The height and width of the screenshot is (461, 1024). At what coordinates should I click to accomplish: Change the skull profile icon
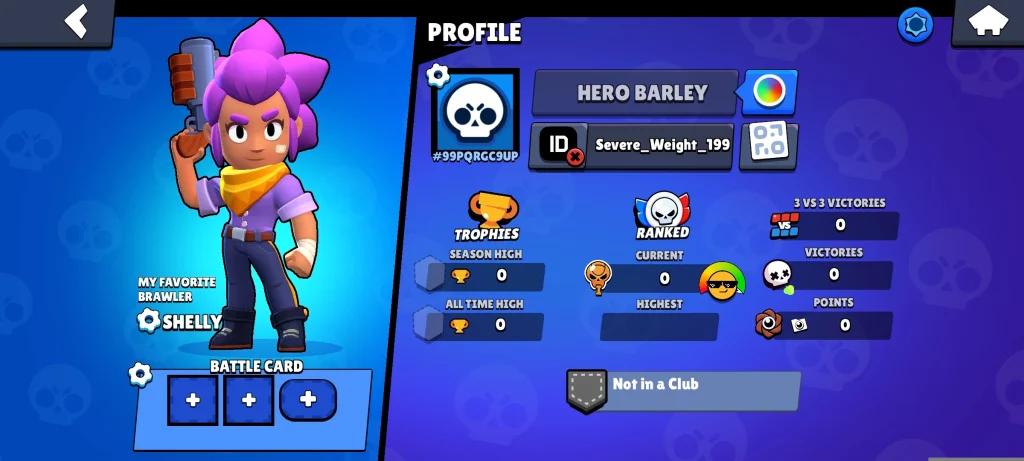tap(475, 111)
